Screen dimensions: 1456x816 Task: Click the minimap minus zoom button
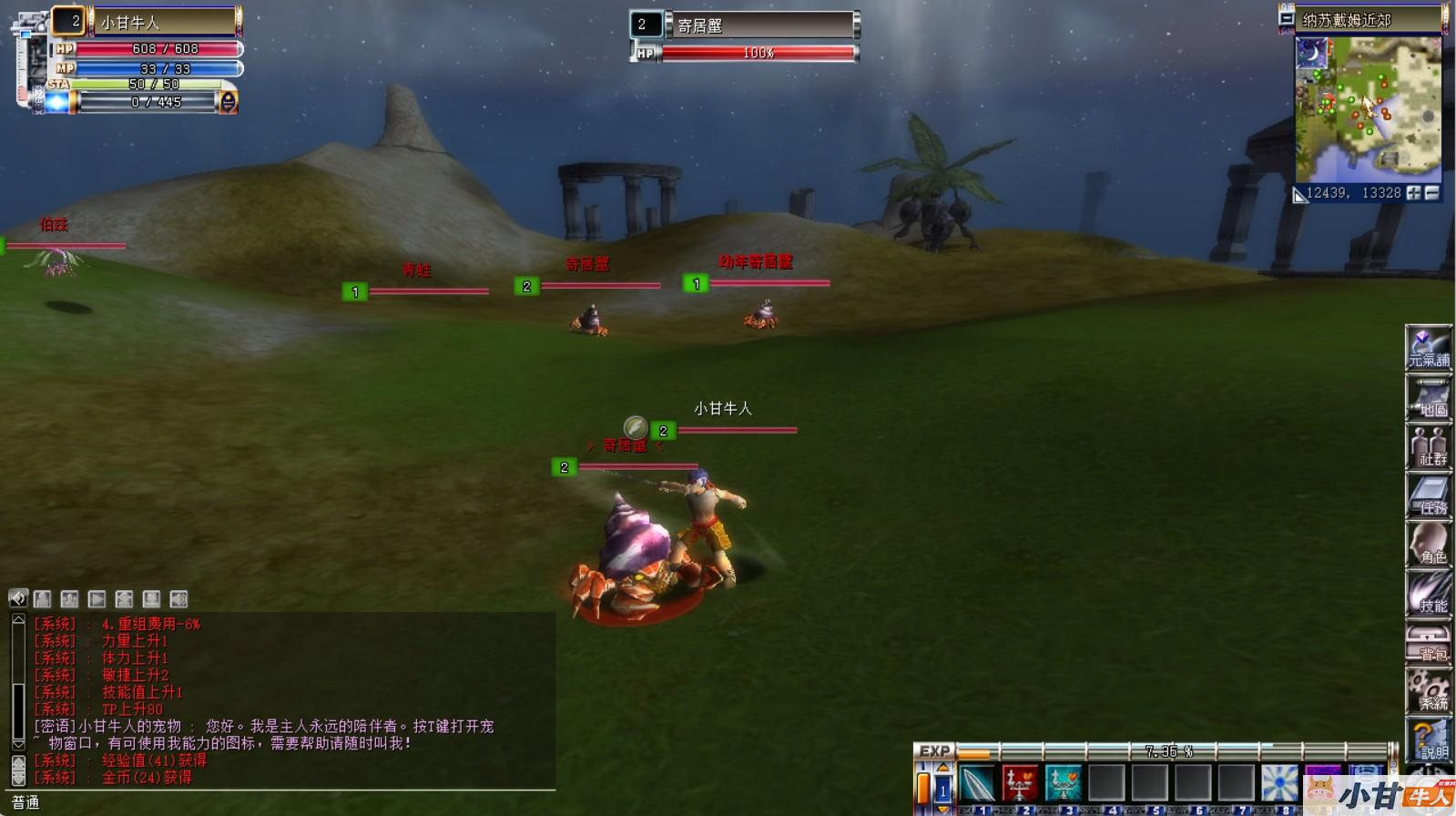click(1432, 193)
